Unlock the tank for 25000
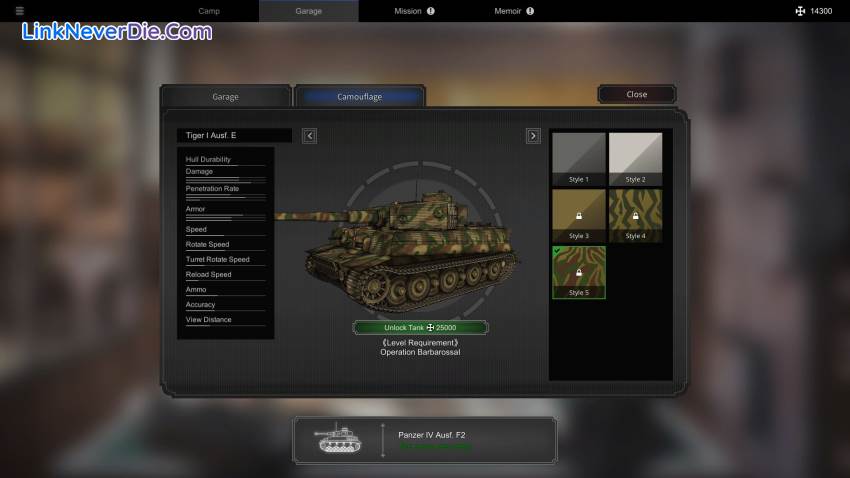Screen dimensions: 850x478 [x=420, y=327]
